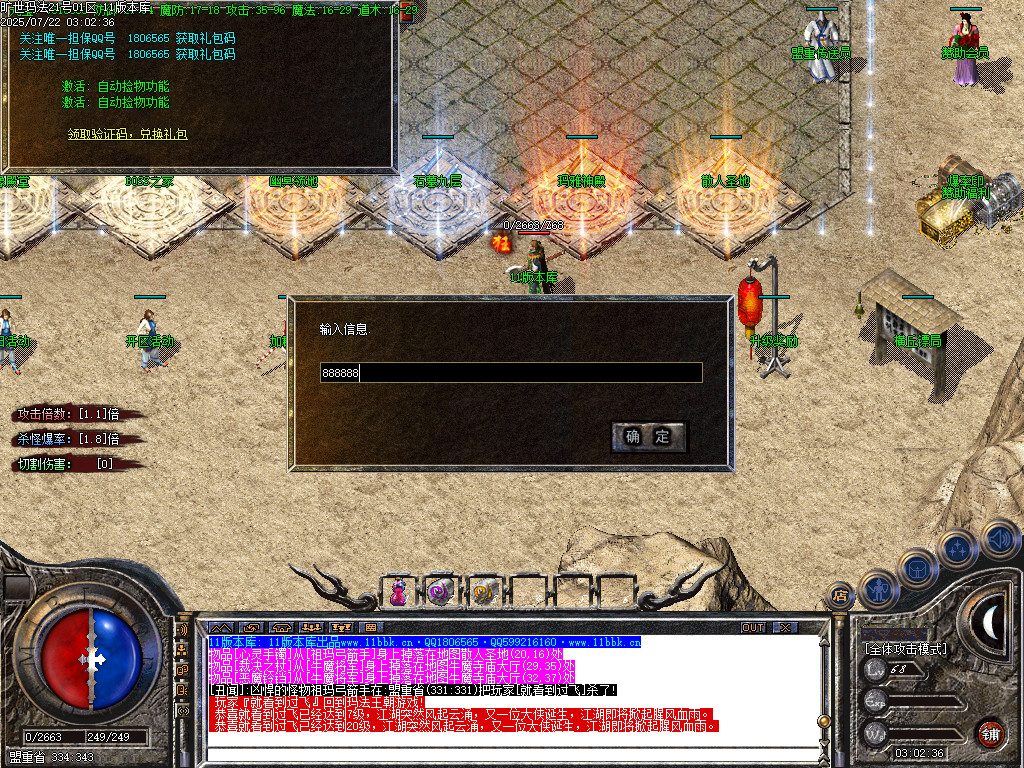The width and height of the screenshot is (1024, 768).
Task: Select the red potion belt slot
Action: [399, 592]
